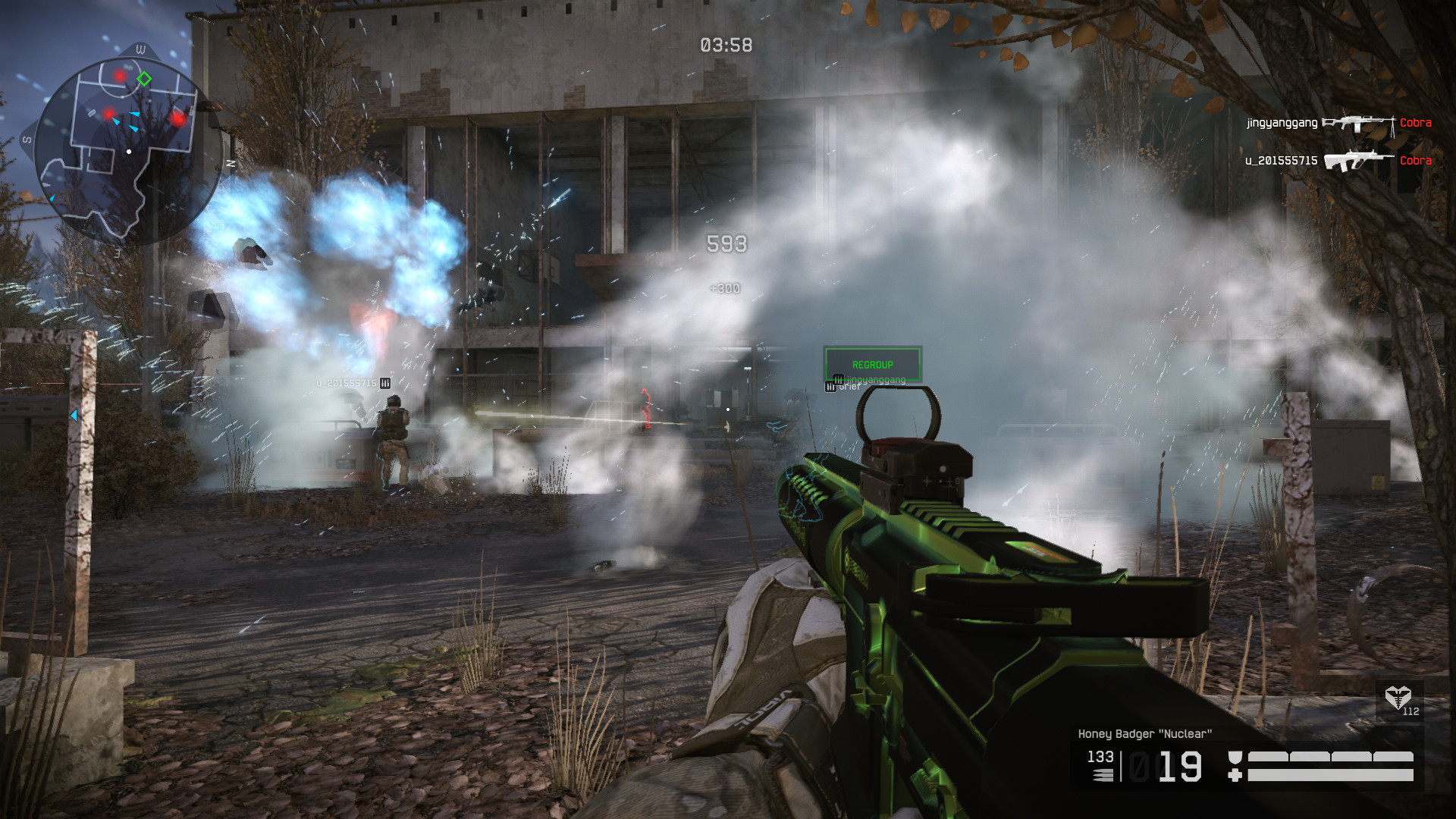The width and height of the screenshot is (1456, 819).
Task: Click the 593 score popup in the center
Action: (728, 243)
